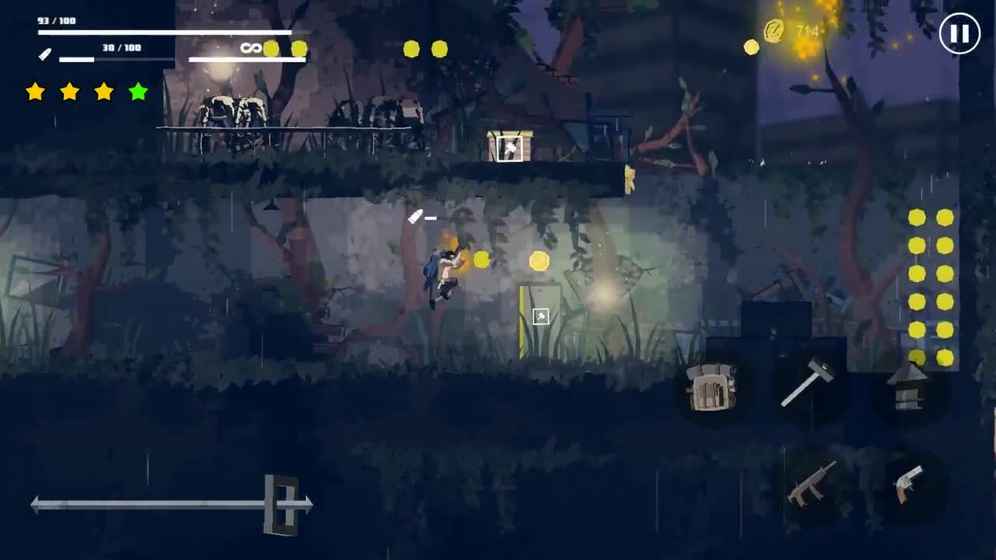Fire the submachine gun

pos(811,483)
